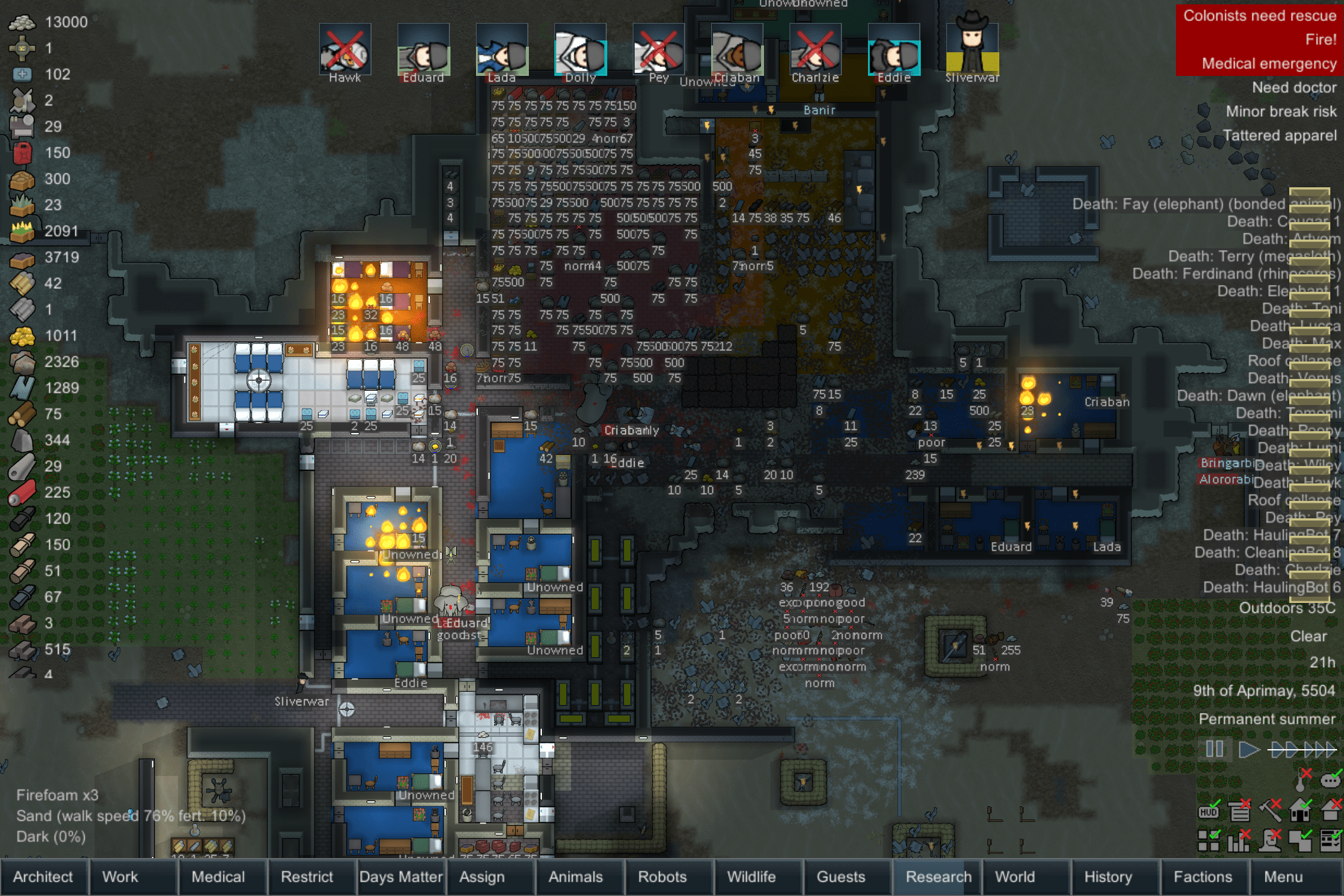Image resolution: width=1344 pixels, height=896 pixels.
Task: Open the Factions tab
Action: tap(1202, 877)
